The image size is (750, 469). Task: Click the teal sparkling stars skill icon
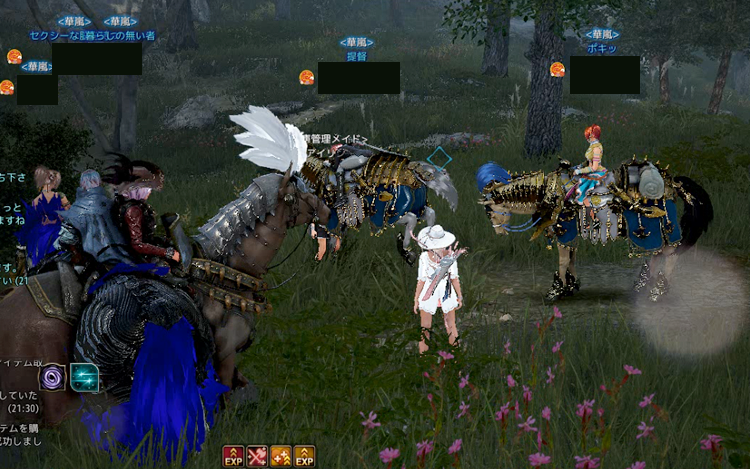point(84,377)
